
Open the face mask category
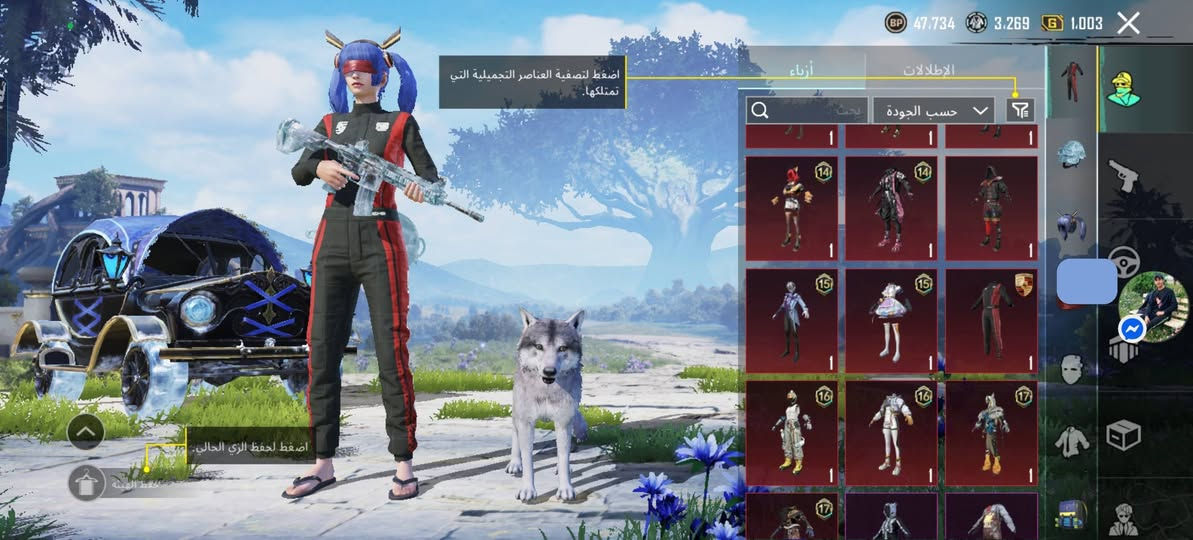[1071, 370]
